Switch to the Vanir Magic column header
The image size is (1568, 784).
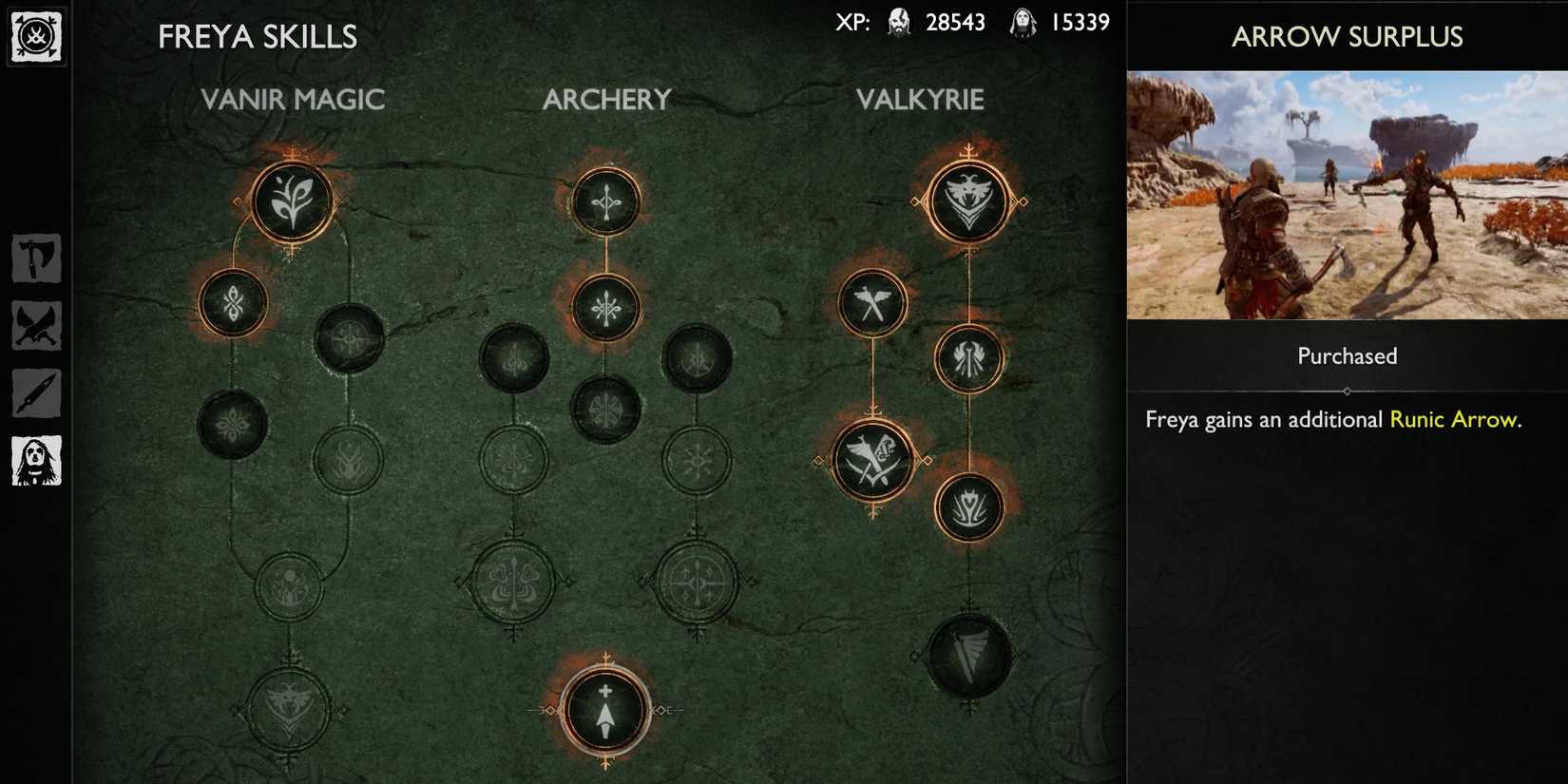(x=293, y=99)
